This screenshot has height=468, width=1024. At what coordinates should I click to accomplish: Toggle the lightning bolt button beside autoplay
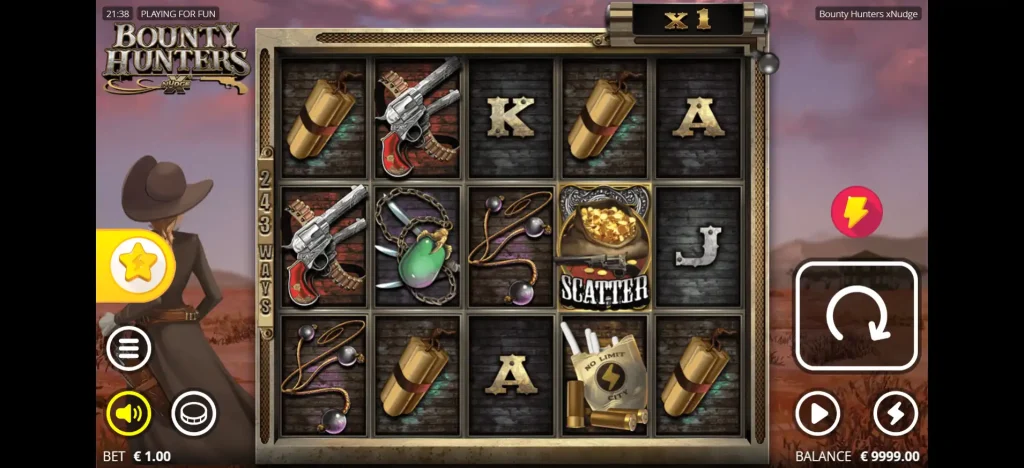(895, 413)
